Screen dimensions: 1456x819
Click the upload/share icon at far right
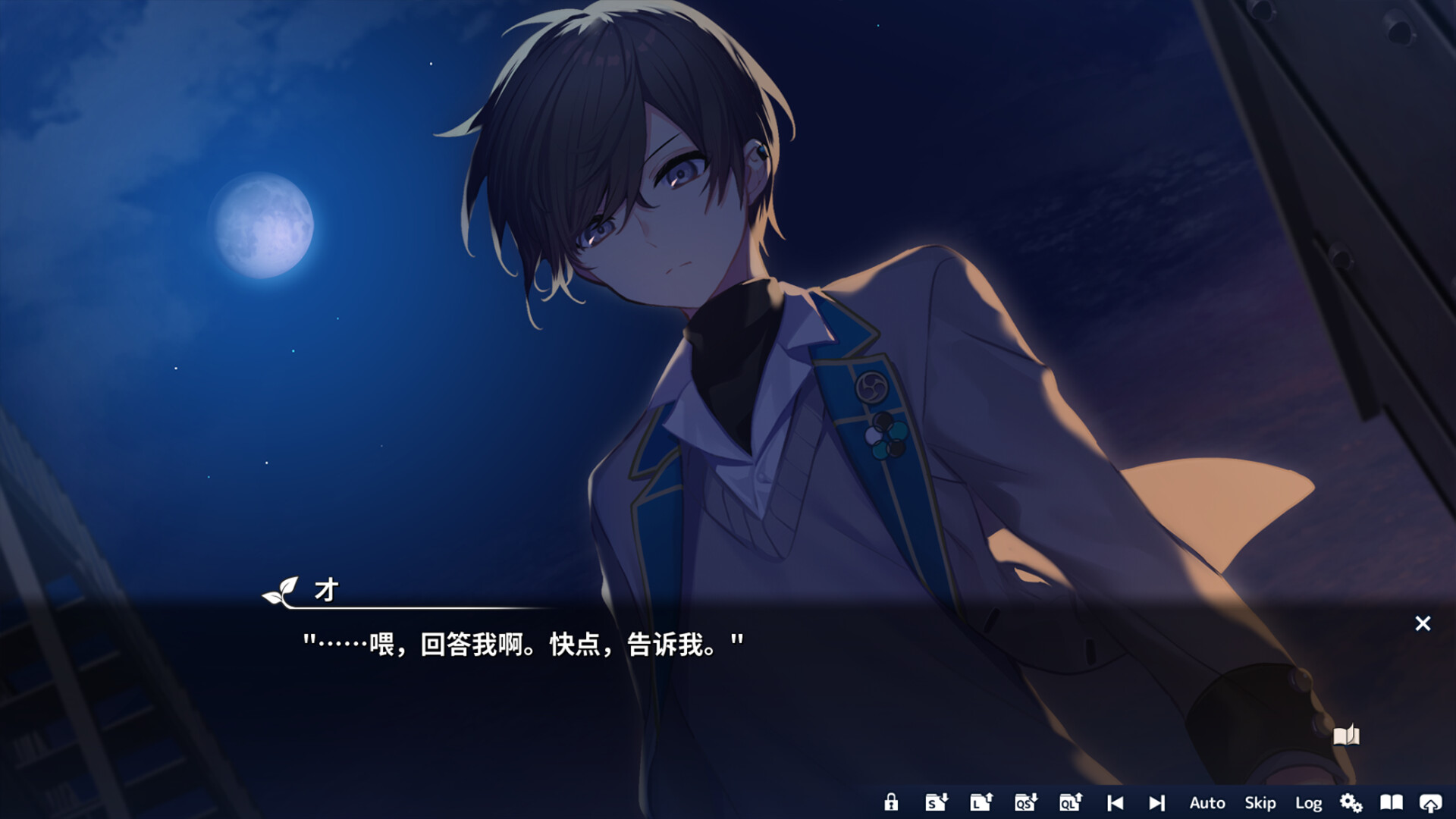[1432, 802]
